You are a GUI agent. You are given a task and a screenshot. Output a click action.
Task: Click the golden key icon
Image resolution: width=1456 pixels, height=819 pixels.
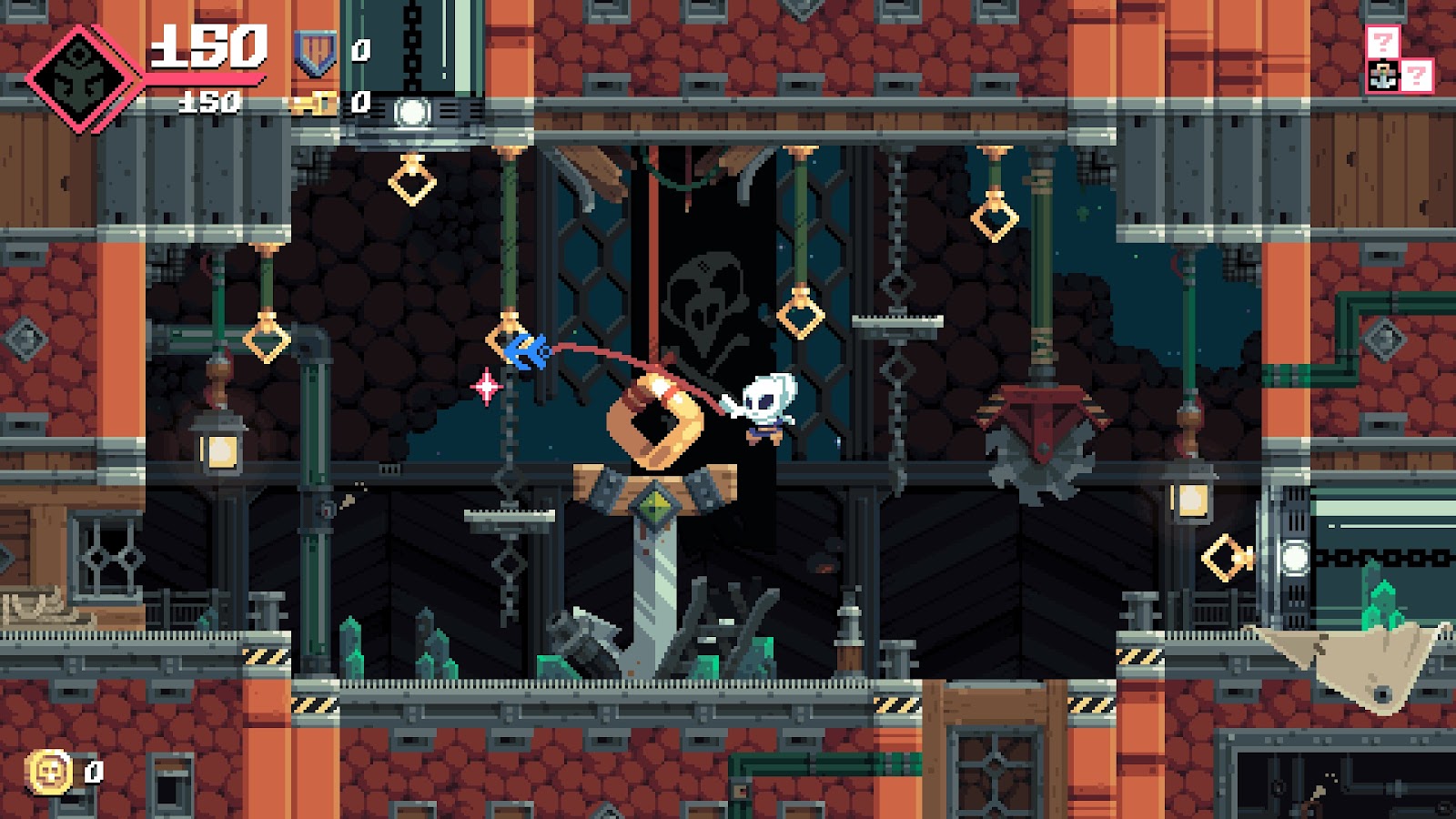click(315, 104)
